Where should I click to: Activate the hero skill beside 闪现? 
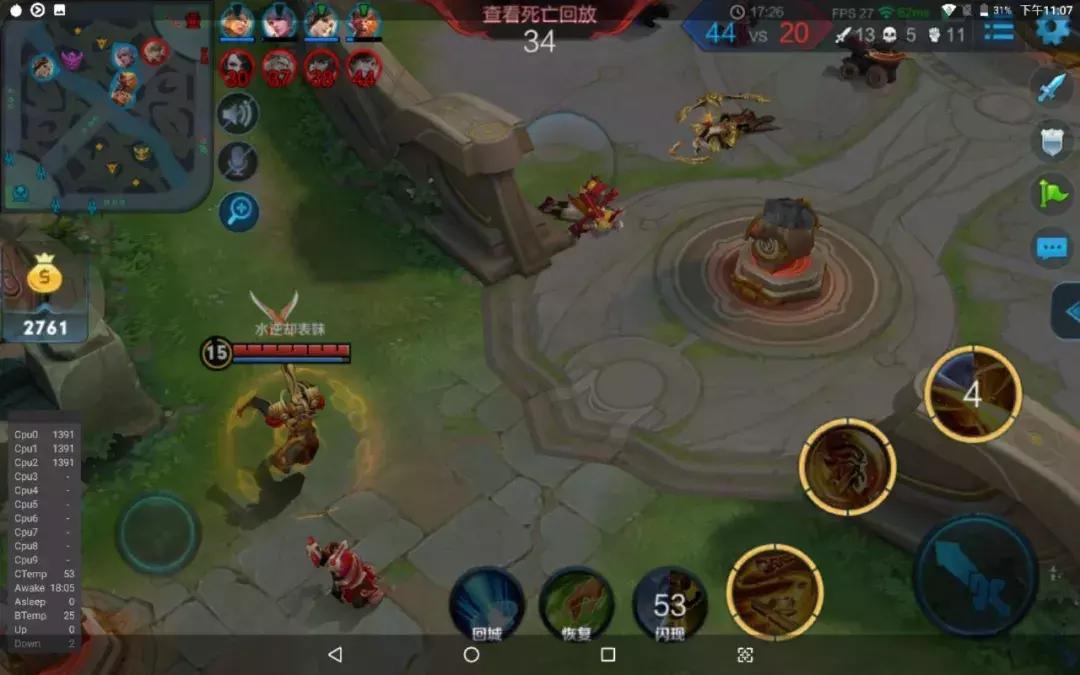point(775,592)
